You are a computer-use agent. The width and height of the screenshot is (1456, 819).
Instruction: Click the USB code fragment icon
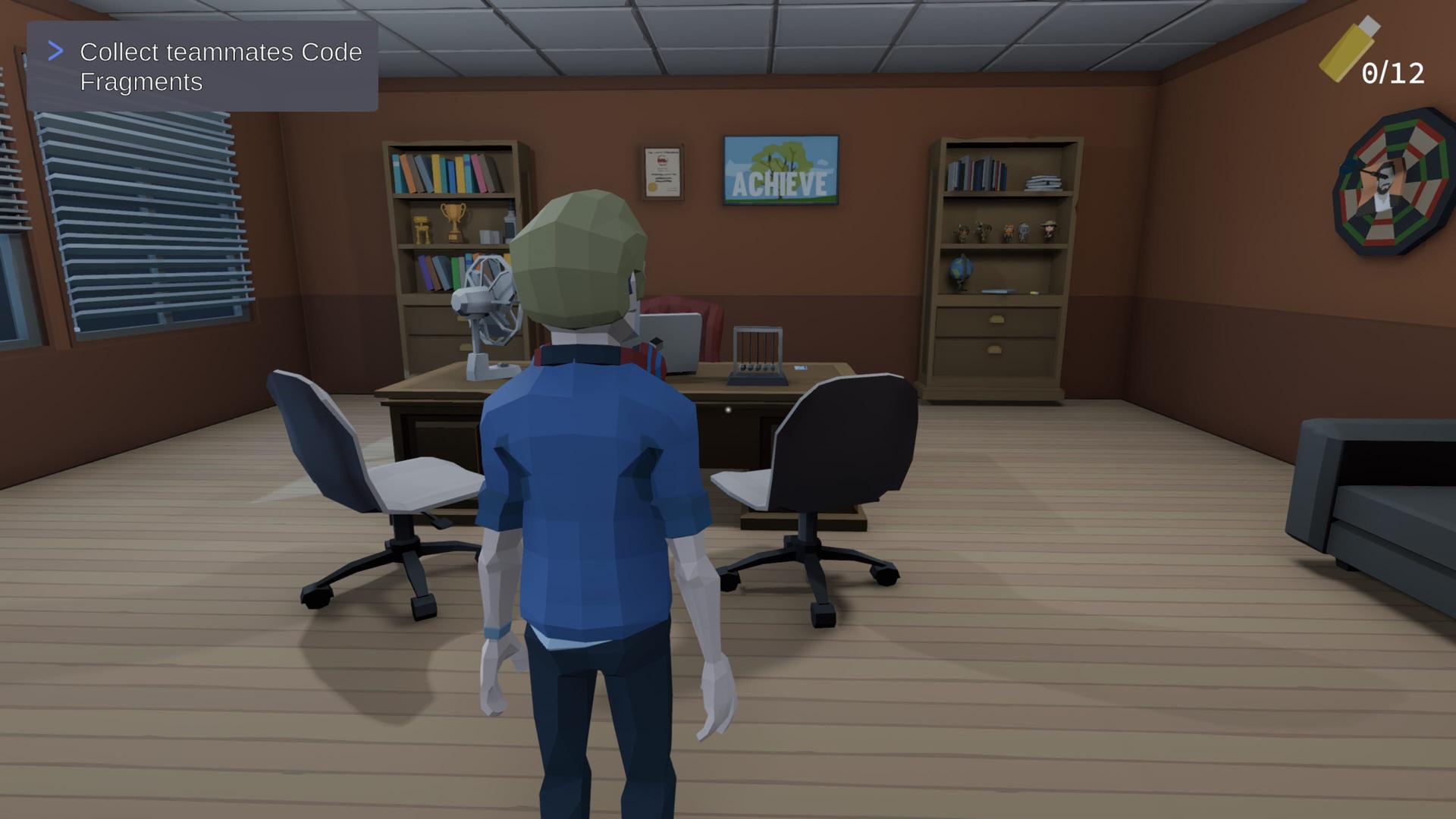[x=1345, y=51]
